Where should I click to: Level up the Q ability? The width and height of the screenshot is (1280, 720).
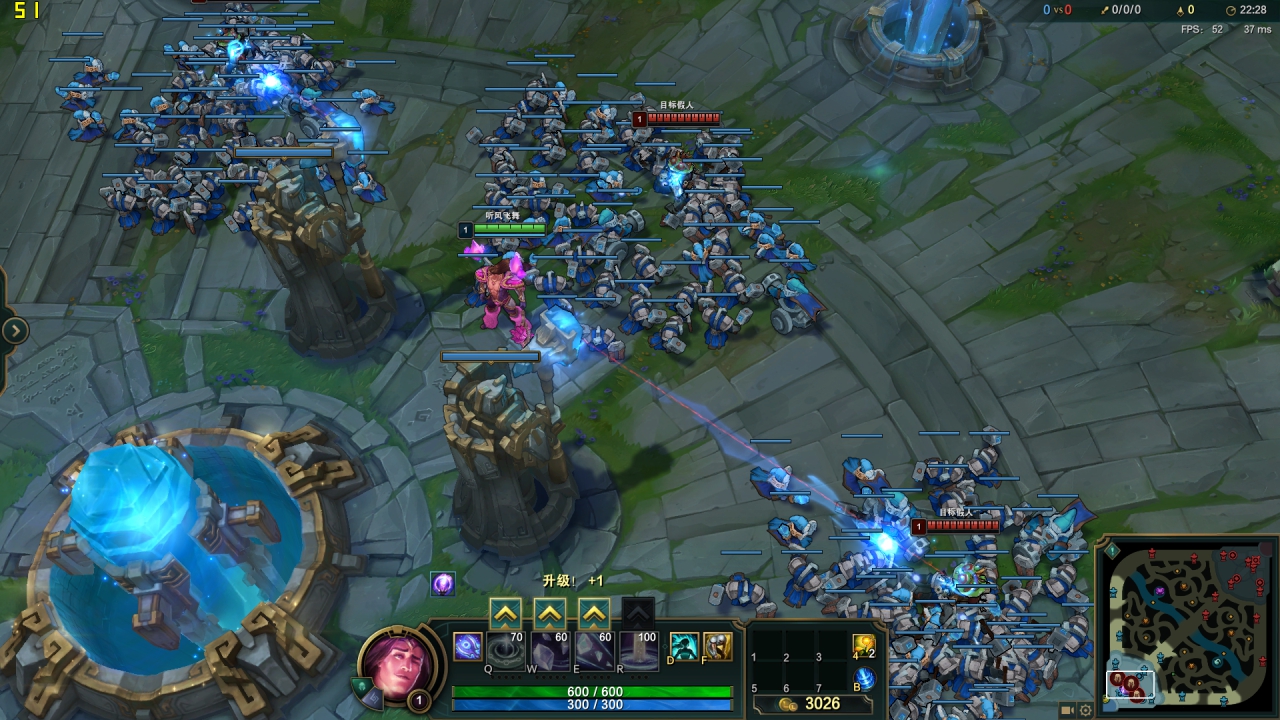coord(505,613)
